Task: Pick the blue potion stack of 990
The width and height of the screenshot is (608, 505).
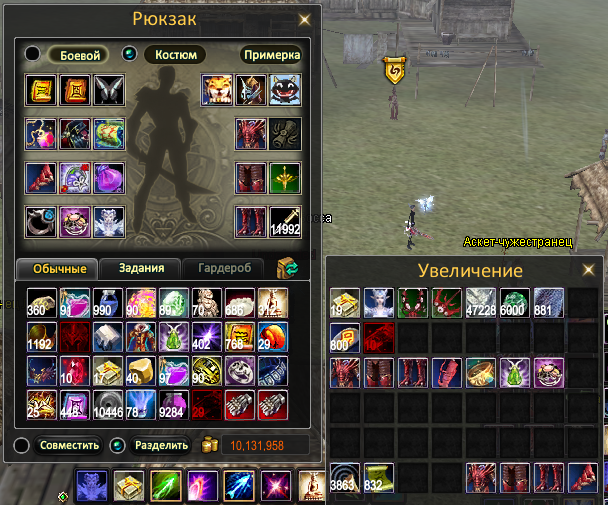Action: pyautogui.click(x=108, y=301)
